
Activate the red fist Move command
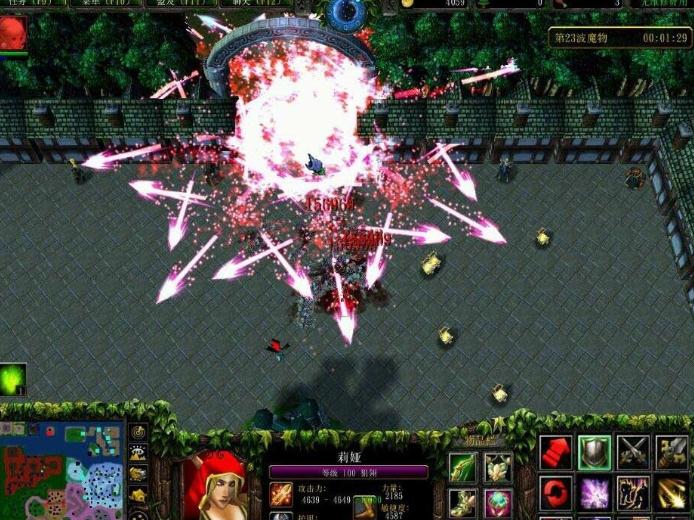tap(556, 453)
